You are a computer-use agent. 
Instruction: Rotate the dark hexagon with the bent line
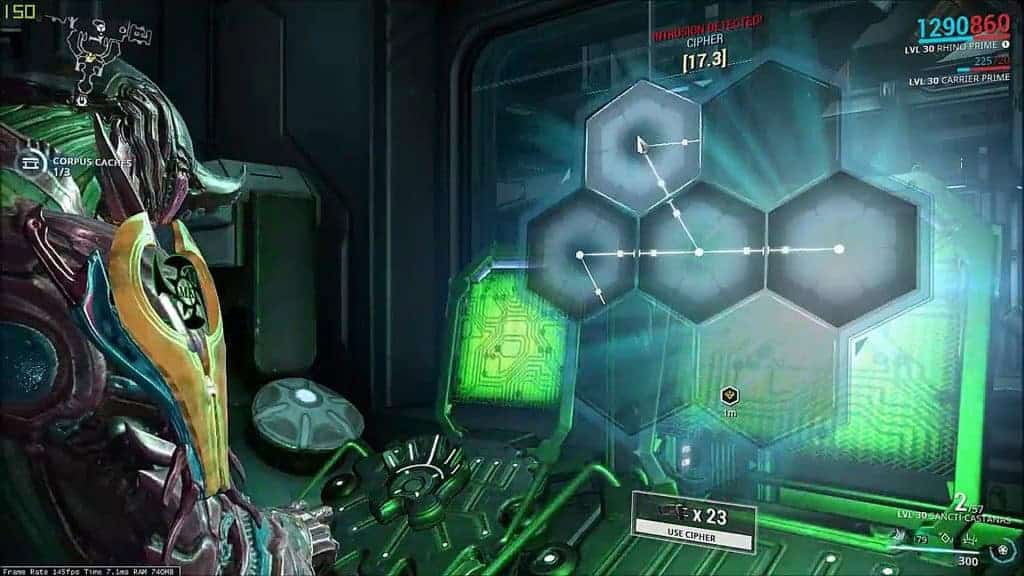581,256
